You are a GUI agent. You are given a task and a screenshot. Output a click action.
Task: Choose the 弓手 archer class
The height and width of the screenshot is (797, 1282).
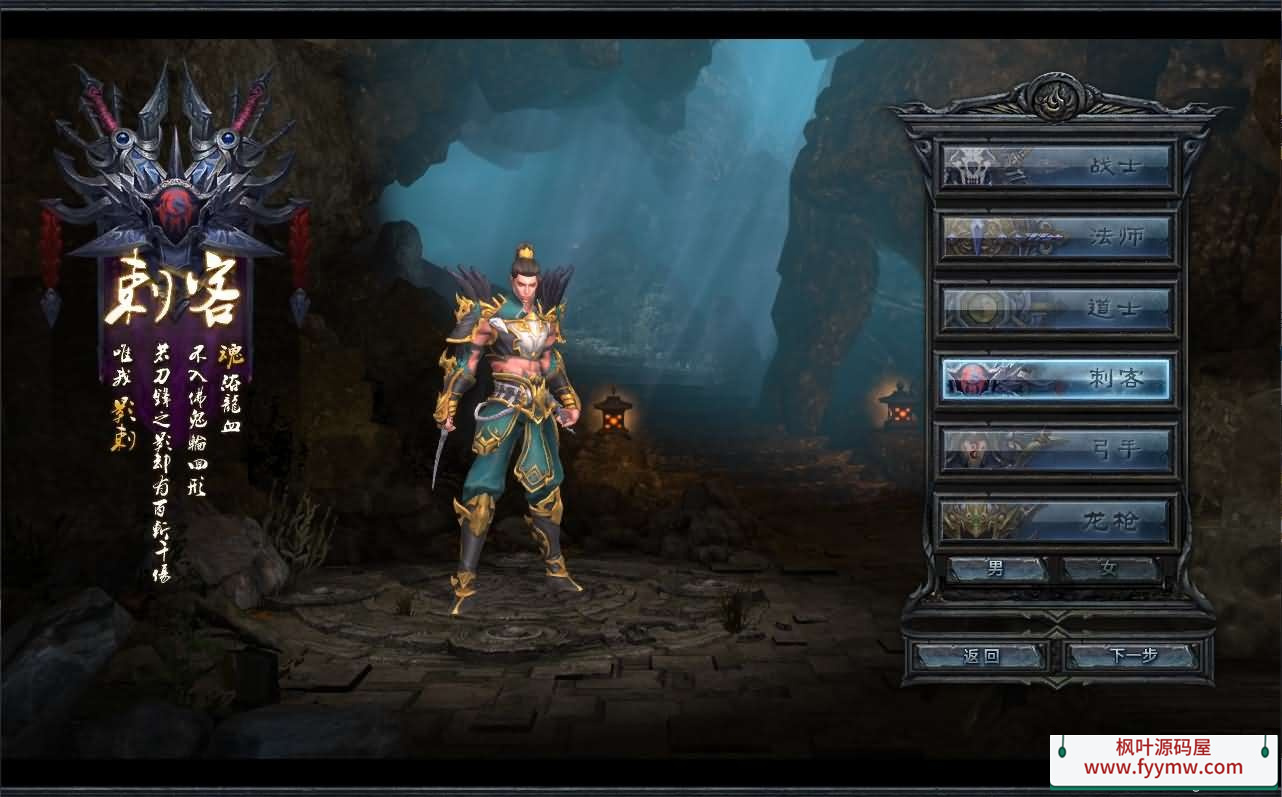point(1056,451)
